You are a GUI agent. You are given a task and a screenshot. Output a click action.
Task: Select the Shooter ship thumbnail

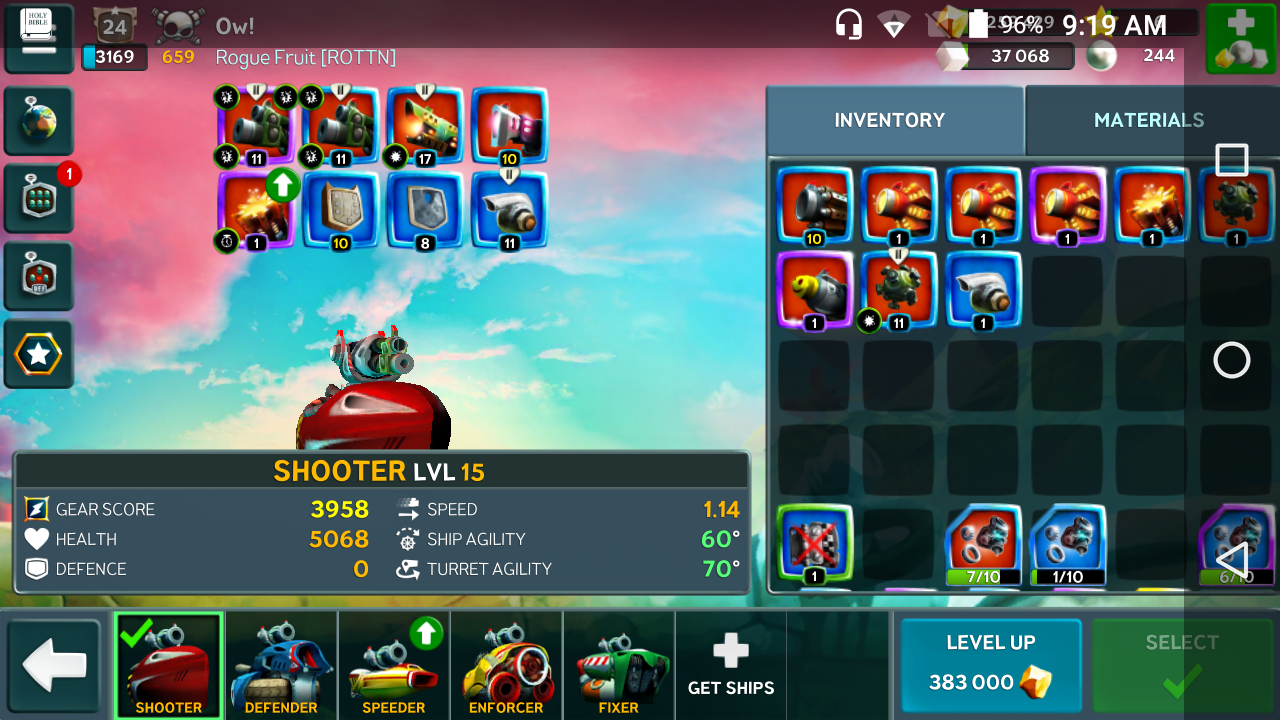(x=168, y=665)
